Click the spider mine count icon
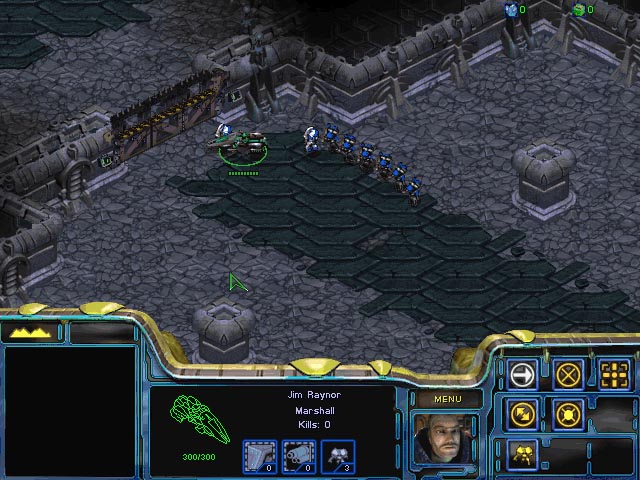Viewport: 640px width, 480px height. [338, 455]
